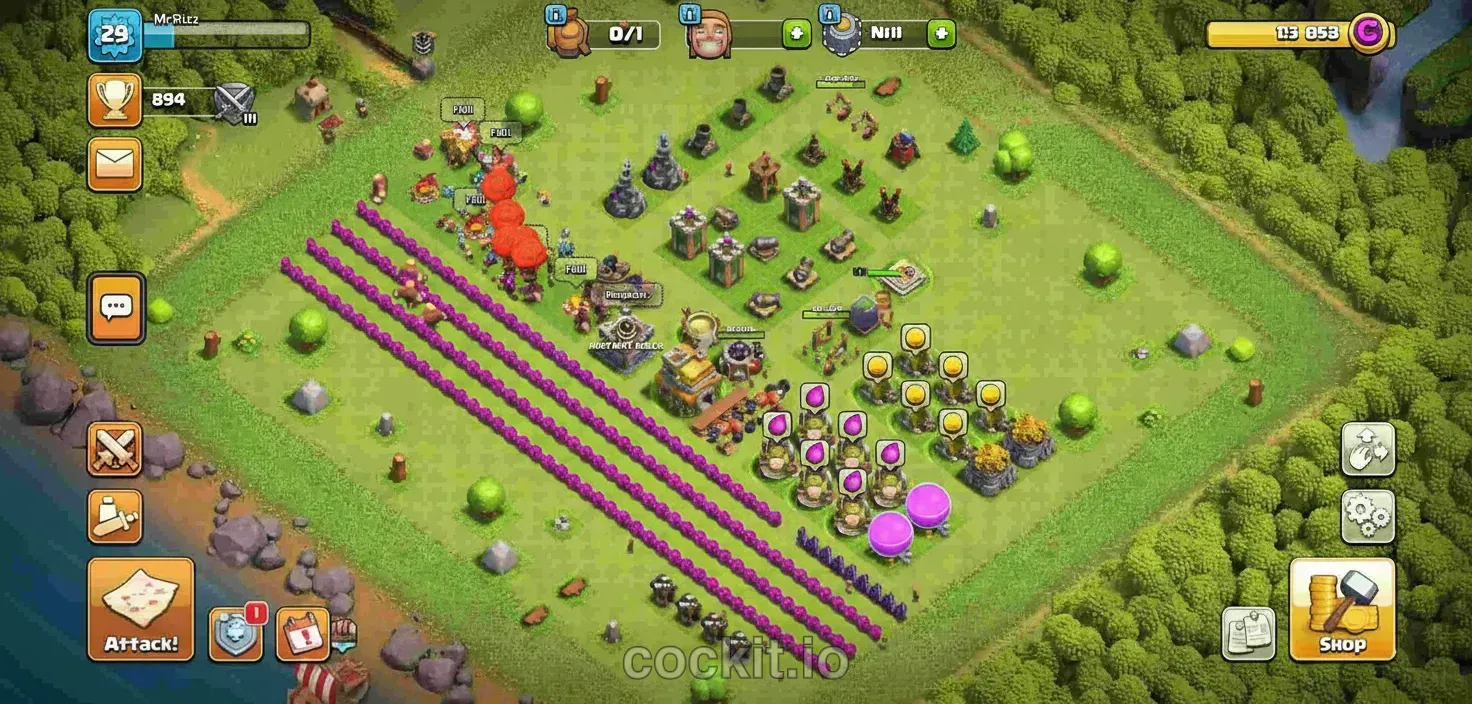Open the events calendar button
The height and width of the screenshot is (704, 1472).
point(303,635)
